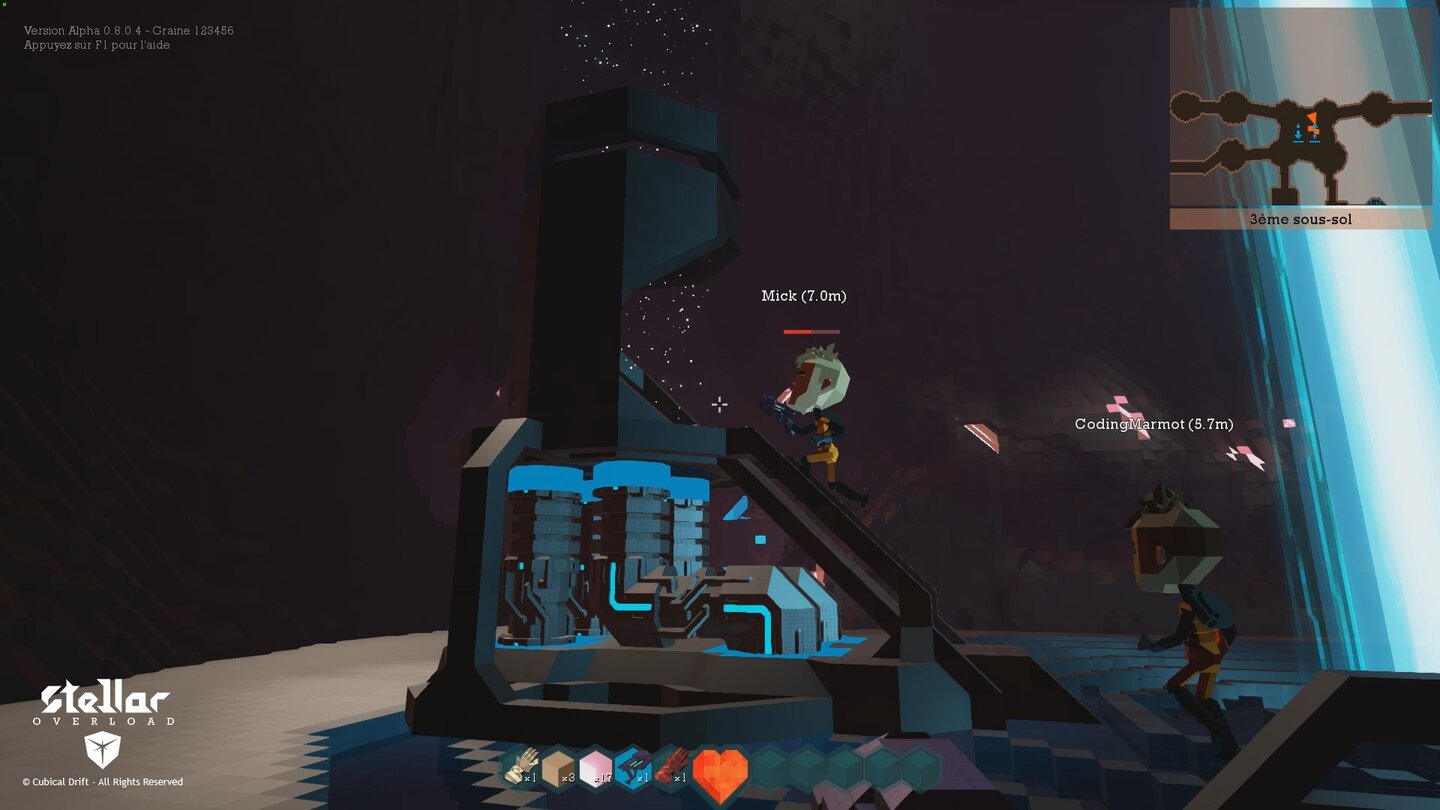Click the blue down-arrow marker on the minimap
This screenshot has height=810, width=1440.
[1298, 131]
